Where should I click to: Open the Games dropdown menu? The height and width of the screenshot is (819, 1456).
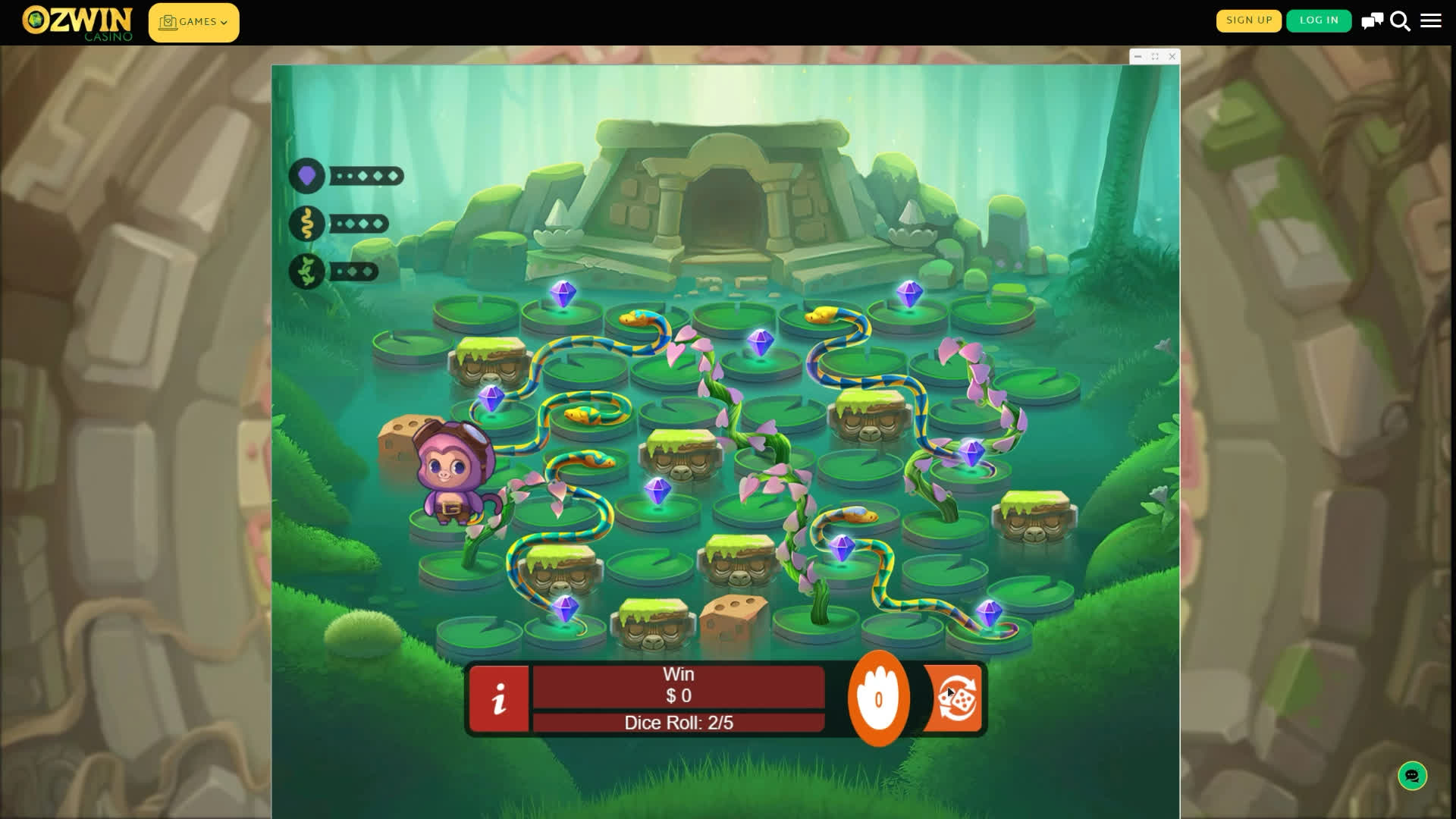click(193, 23)
